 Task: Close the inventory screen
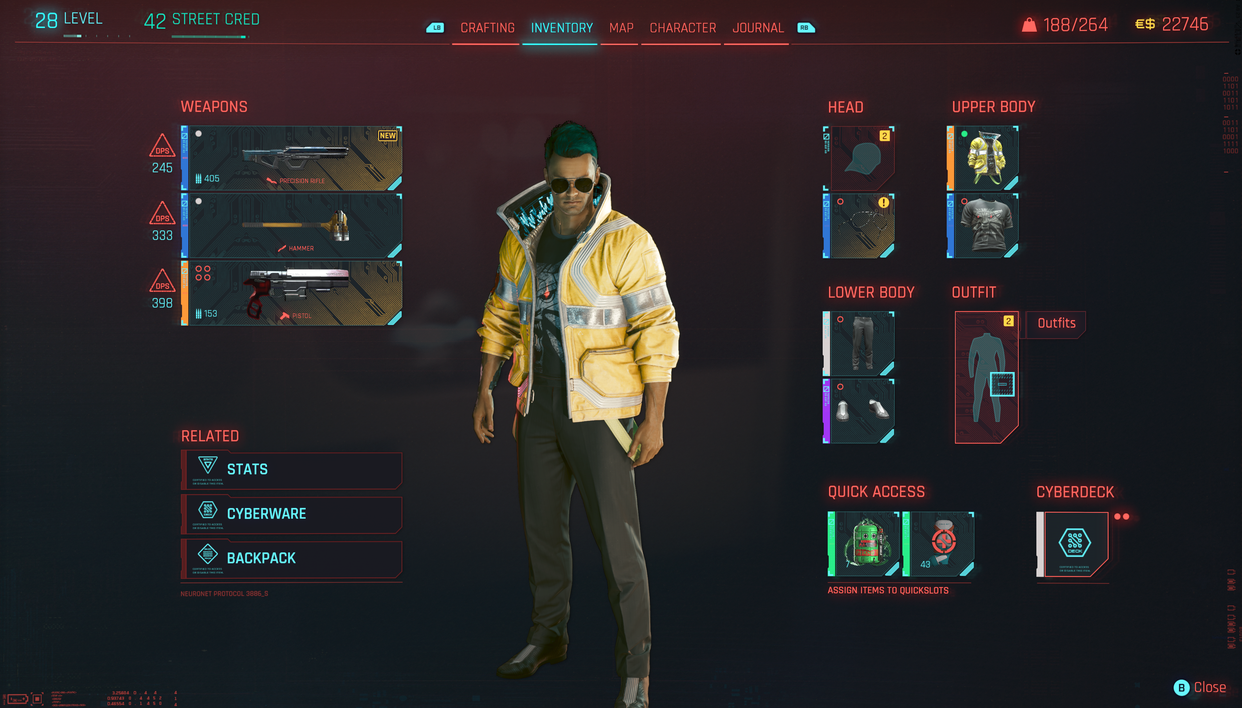1200,687
